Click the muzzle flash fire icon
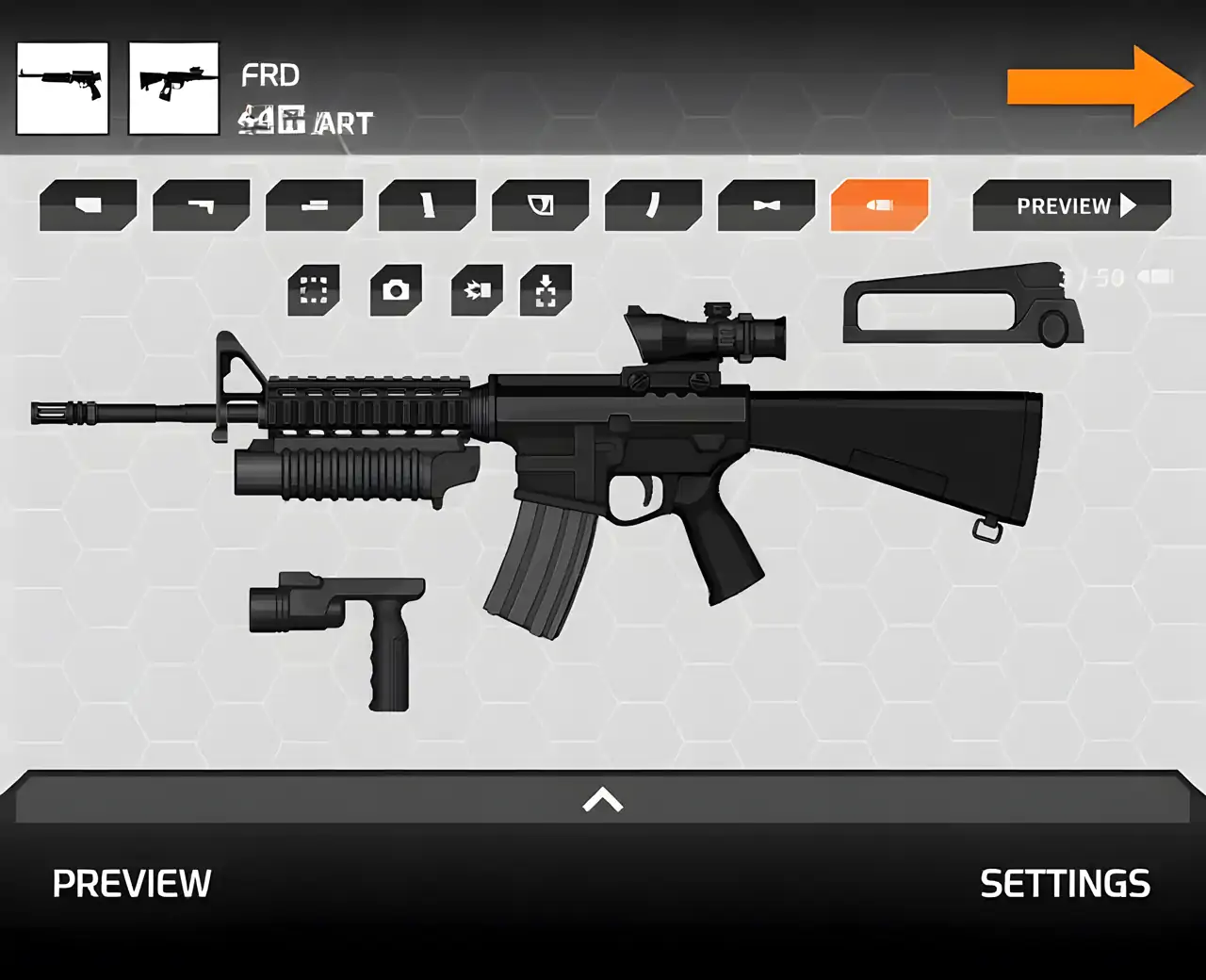 477,289
